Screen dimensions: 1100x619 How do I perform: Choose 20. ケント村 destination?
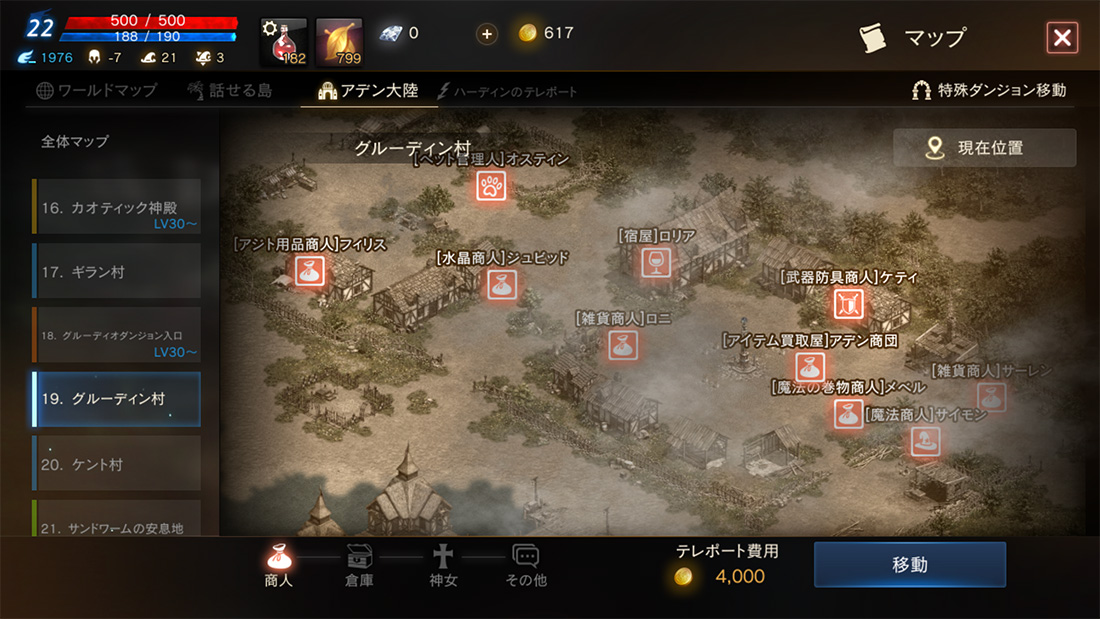tap(116, 464)
